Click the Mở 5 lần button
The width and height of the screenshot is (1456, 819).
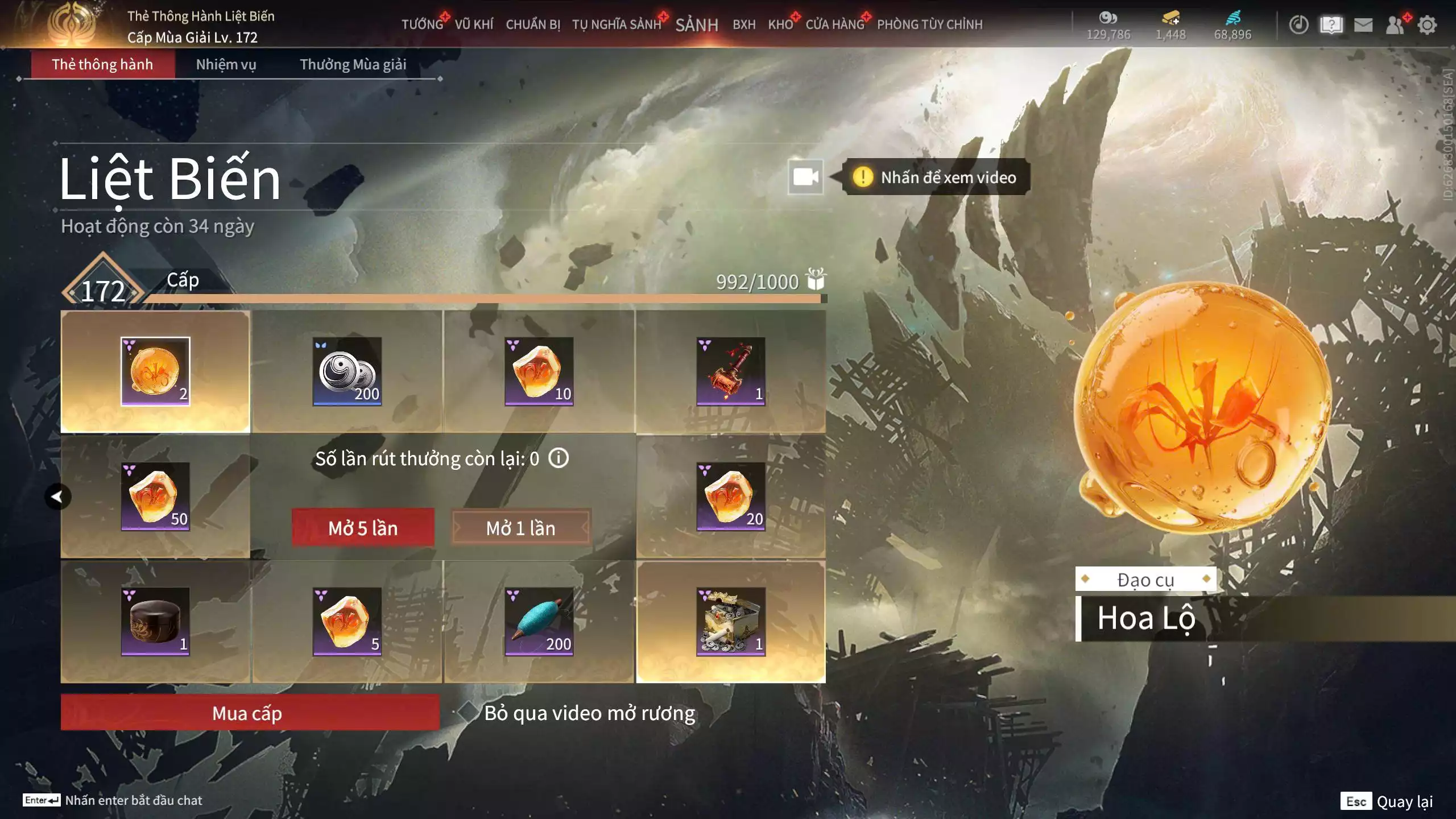tap(363, 528)
